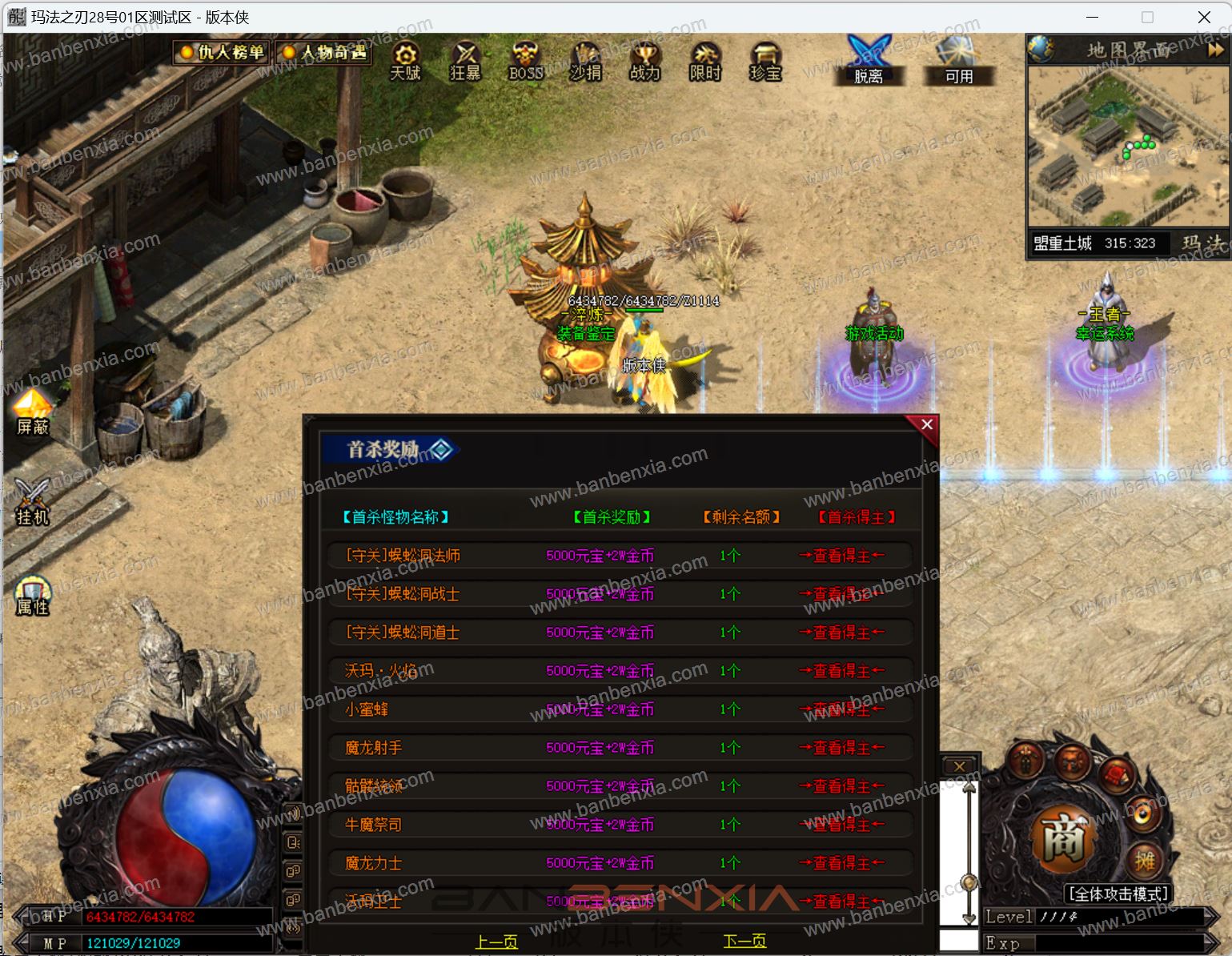Go to the previous page 上一页
The image size is (1232, 956).
(496, 942)
